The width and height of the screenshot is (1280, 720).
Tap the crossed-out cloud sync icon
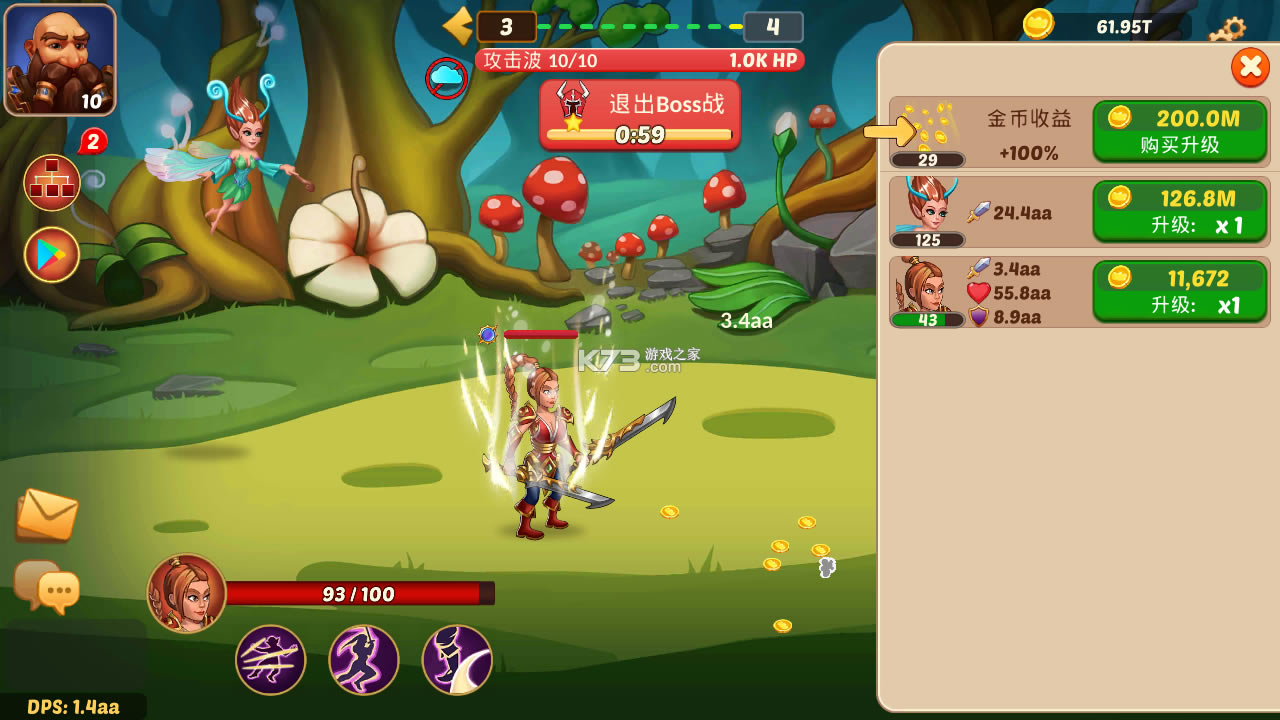tap(446, 77)
